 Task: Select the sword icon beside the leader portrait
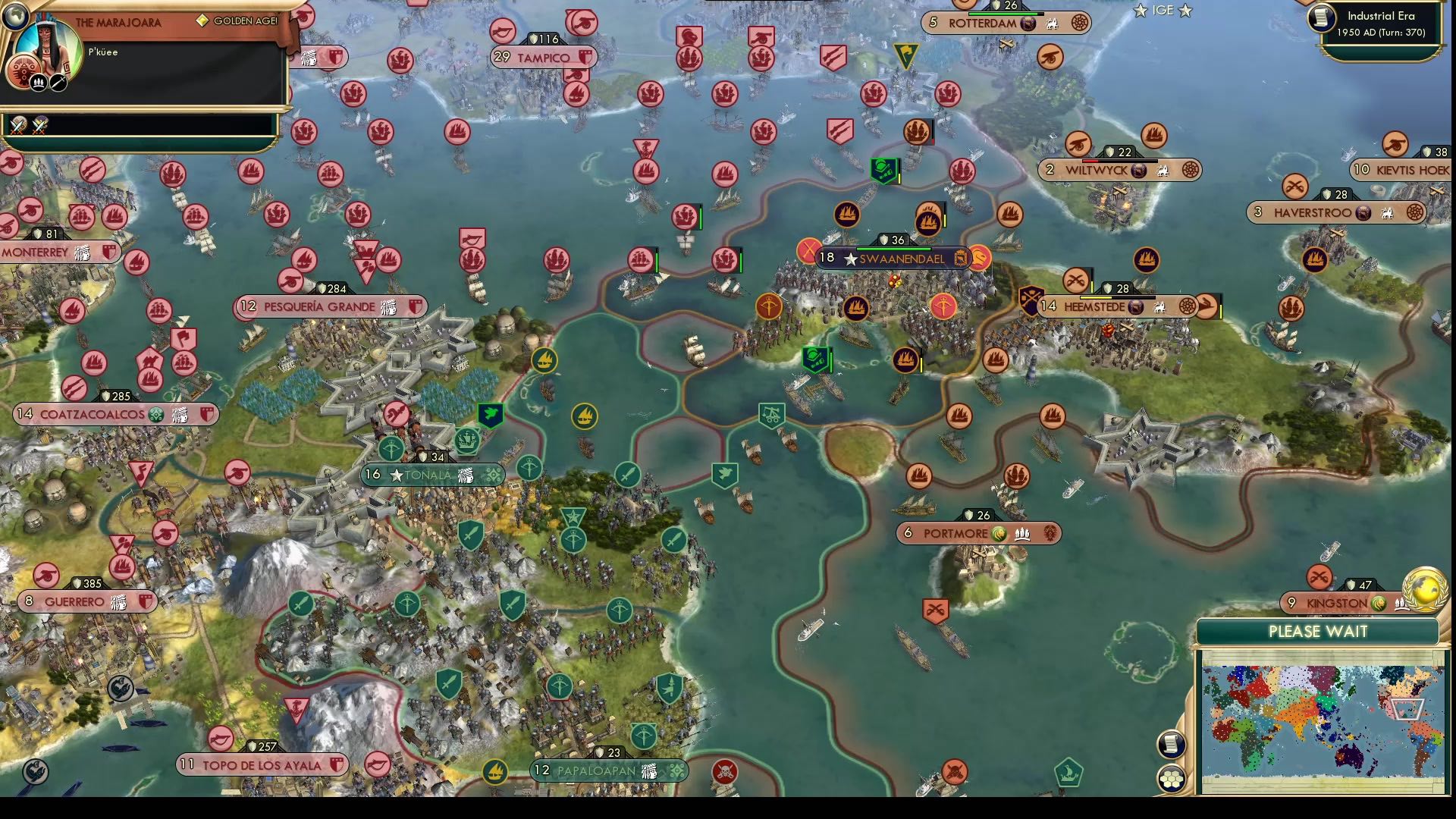click(x=58, y=83)
